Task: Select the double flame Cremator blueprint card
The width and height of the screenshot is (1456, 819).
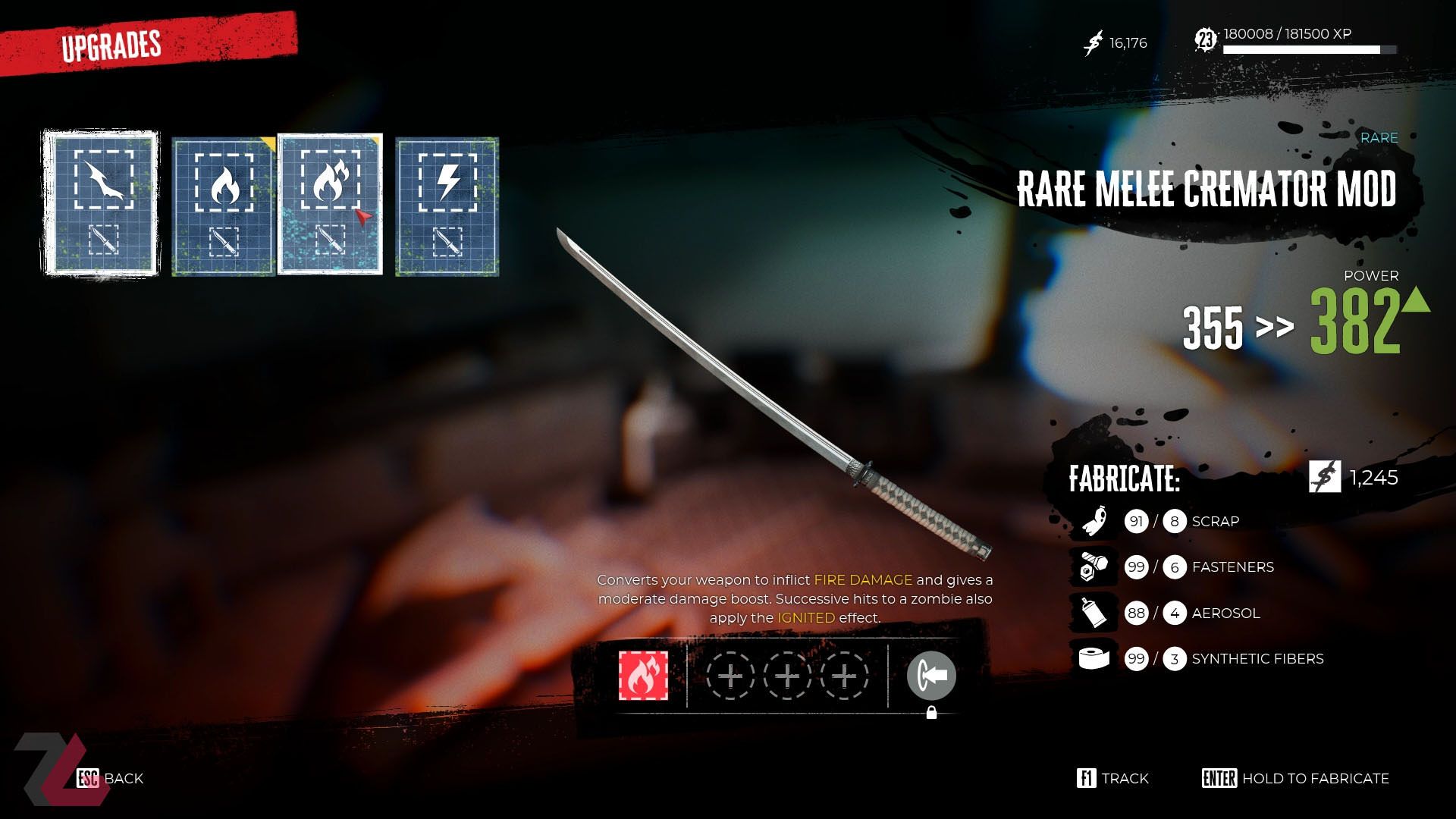Action: coord(330,203)
